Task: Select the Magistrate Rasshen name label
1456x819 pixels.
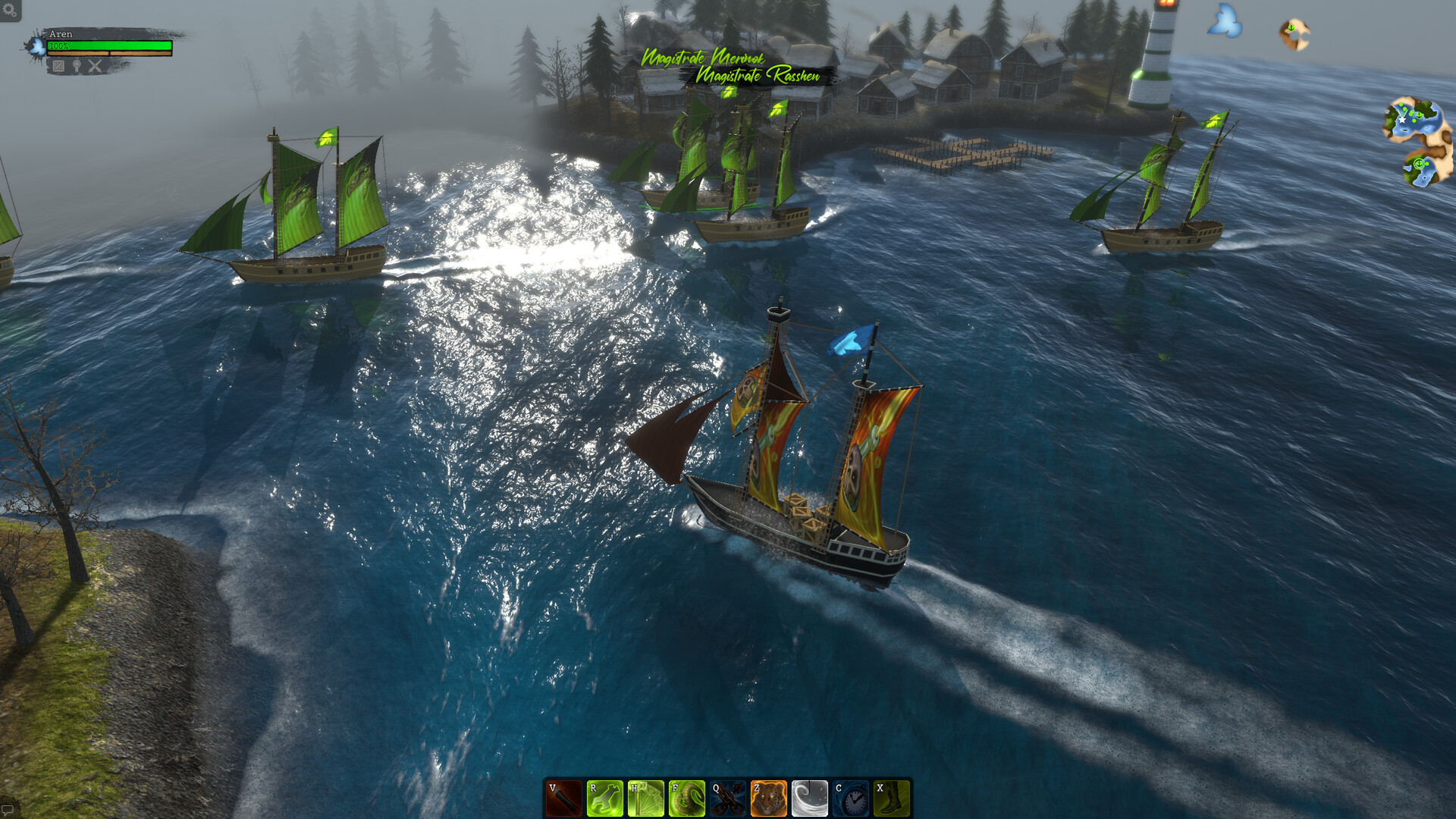Action: pyautogui.click(x=758, y=75)
